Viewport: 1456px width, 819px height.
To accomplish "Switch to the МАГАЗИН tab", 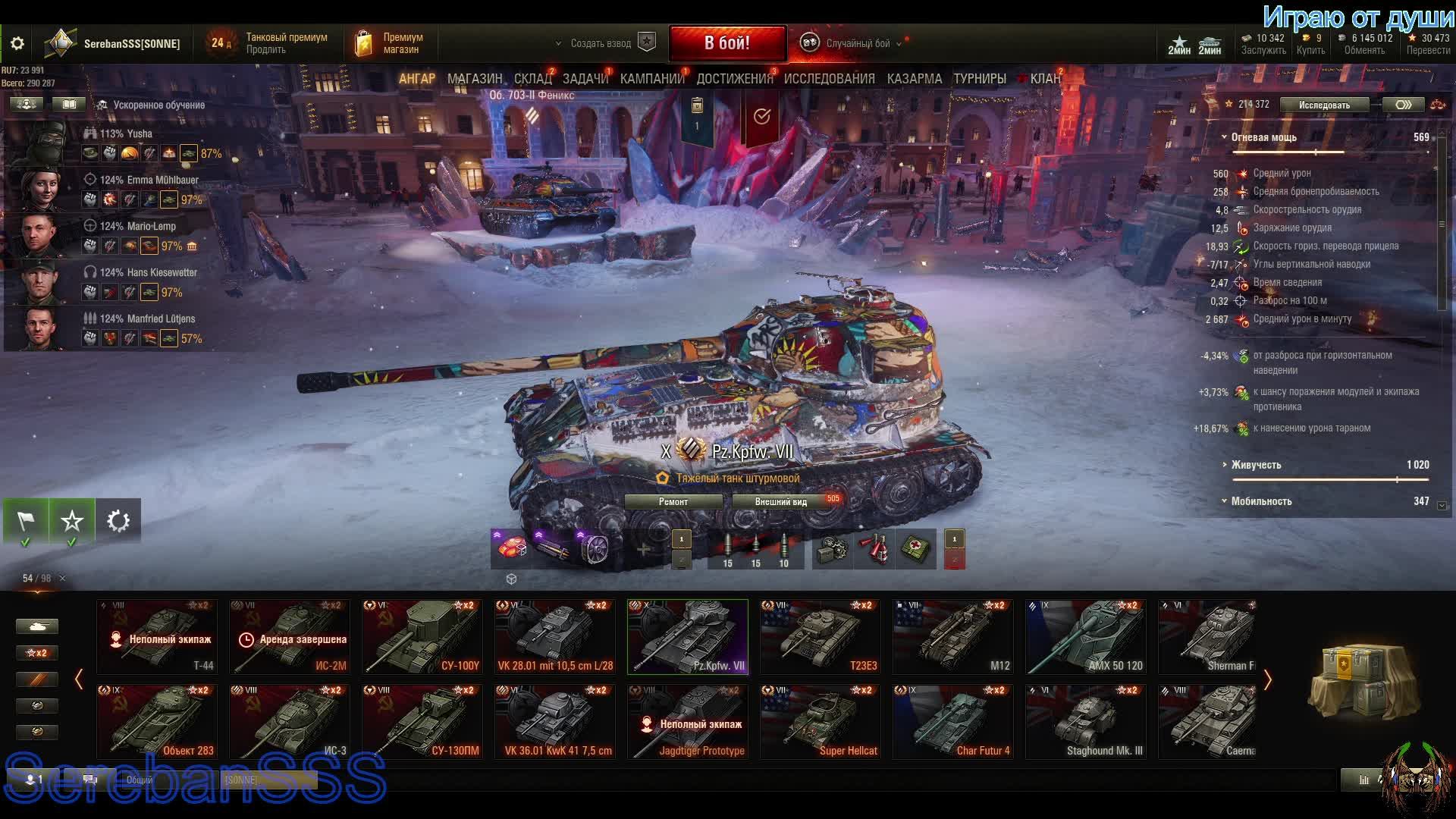I will click(x=475, y=79).
